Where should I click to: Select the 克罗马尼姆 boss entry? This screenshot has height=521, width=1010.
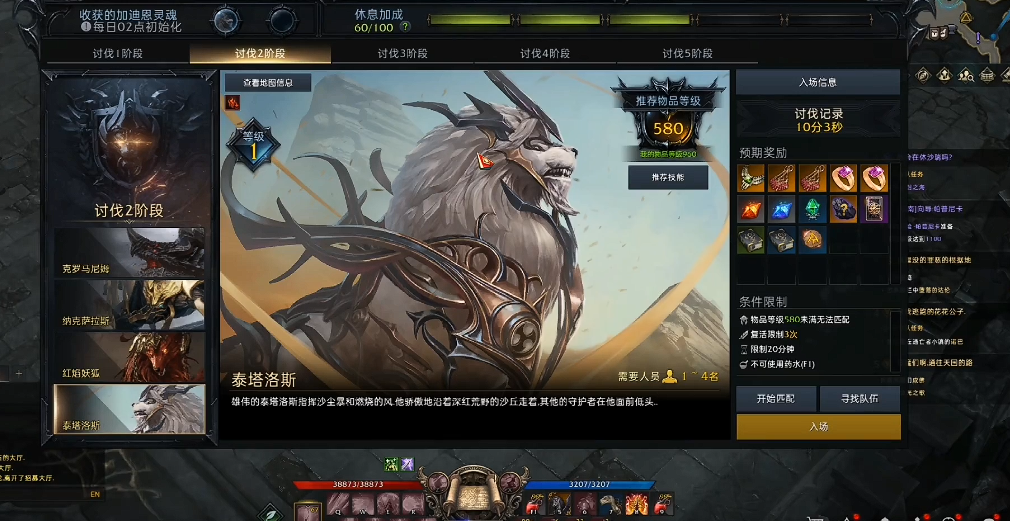click(x=129, y=253)
